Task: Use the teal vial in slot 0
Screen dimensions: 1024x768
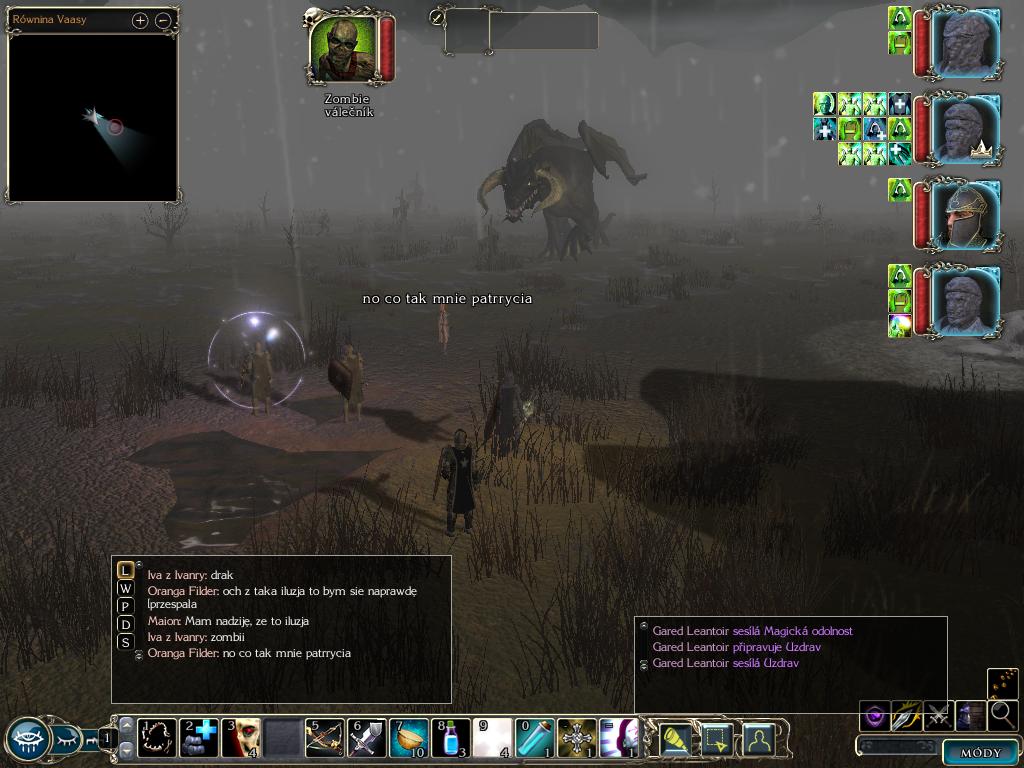Action: click(x=535, y=738)
